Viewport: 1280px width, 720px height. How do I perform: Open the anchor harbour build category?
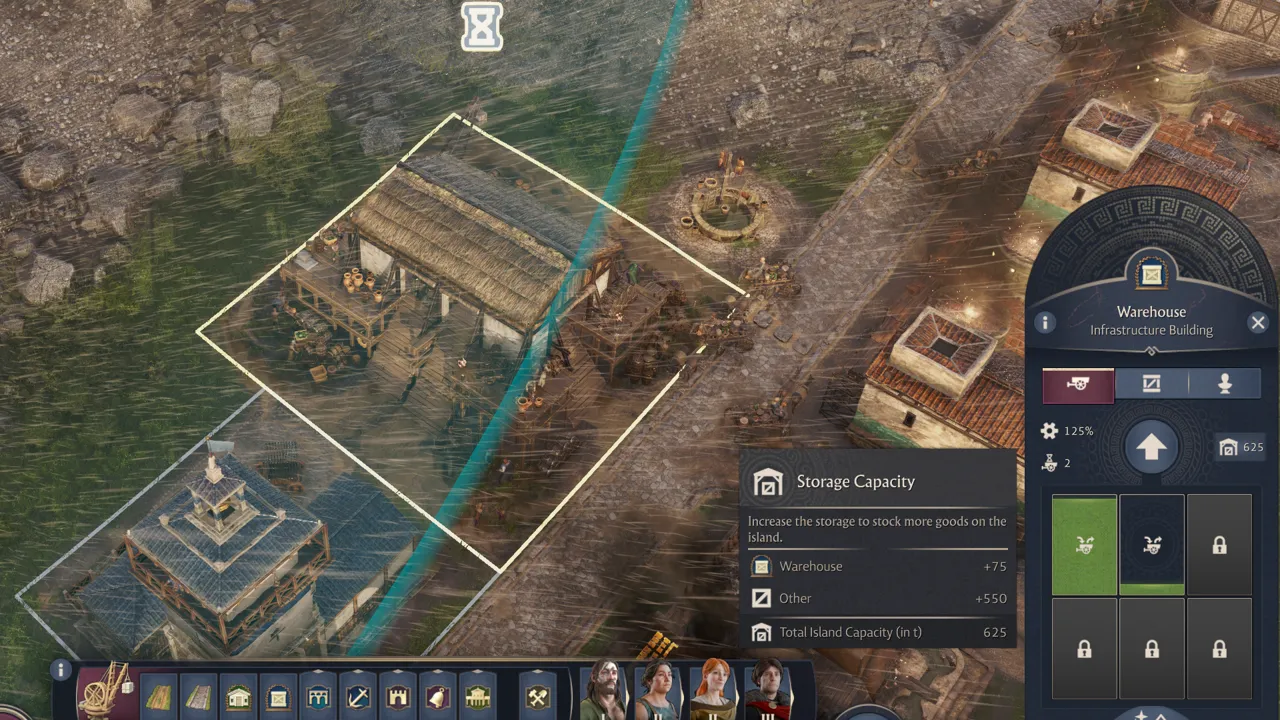click(x=358, y=696)
